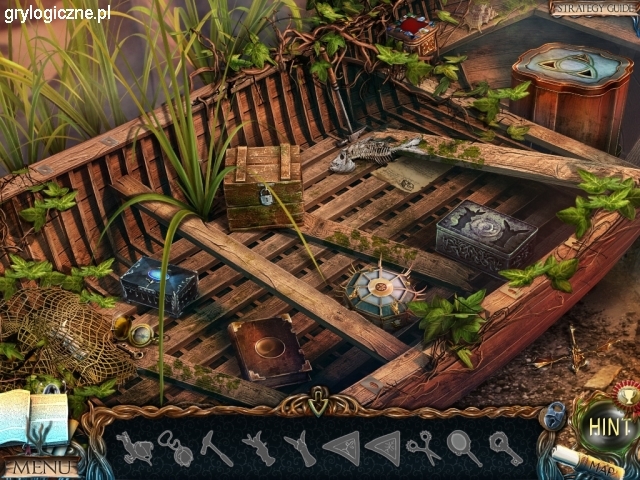Open the Strategy Guide

pyautogui.click(x=591, y=8)
